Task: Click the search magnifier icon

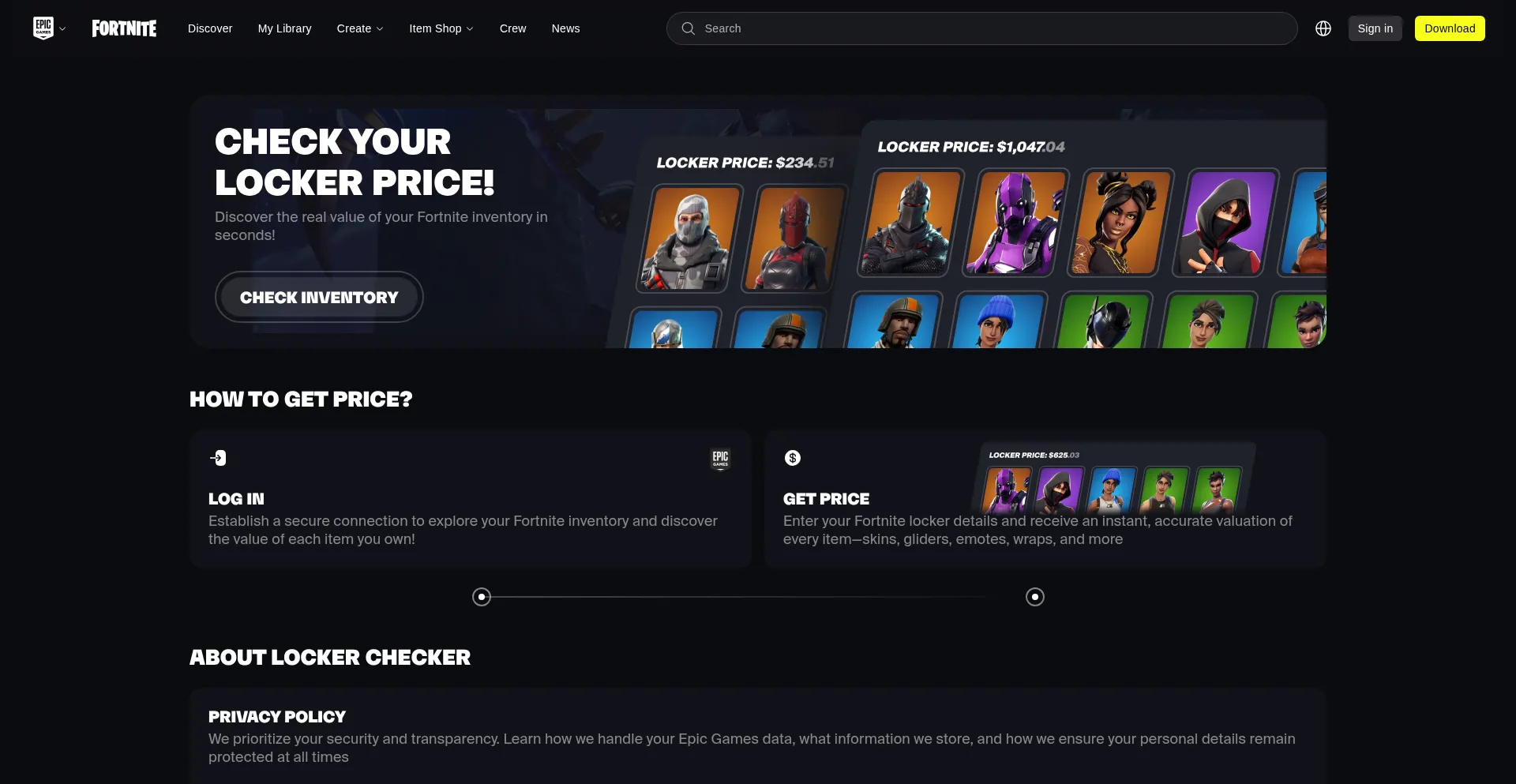Action: pos(689,28)
